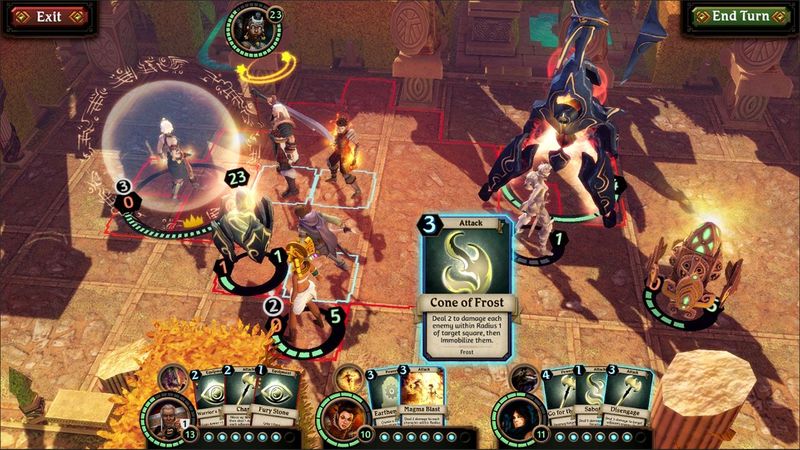Pick the Earthen card

point(376,402)
